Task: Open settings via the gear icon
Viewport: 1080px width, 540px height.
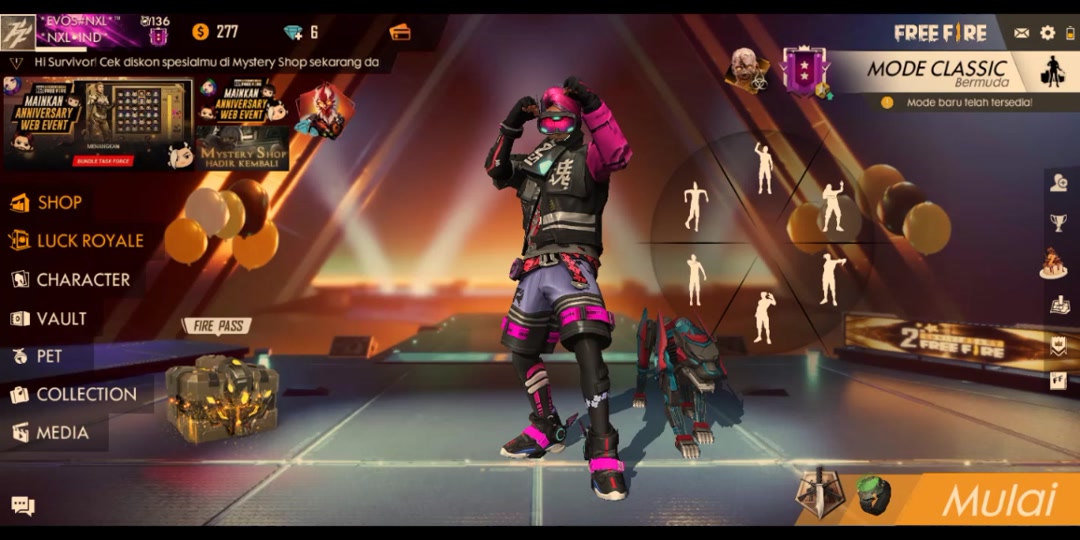Action: click(1047, 33)
